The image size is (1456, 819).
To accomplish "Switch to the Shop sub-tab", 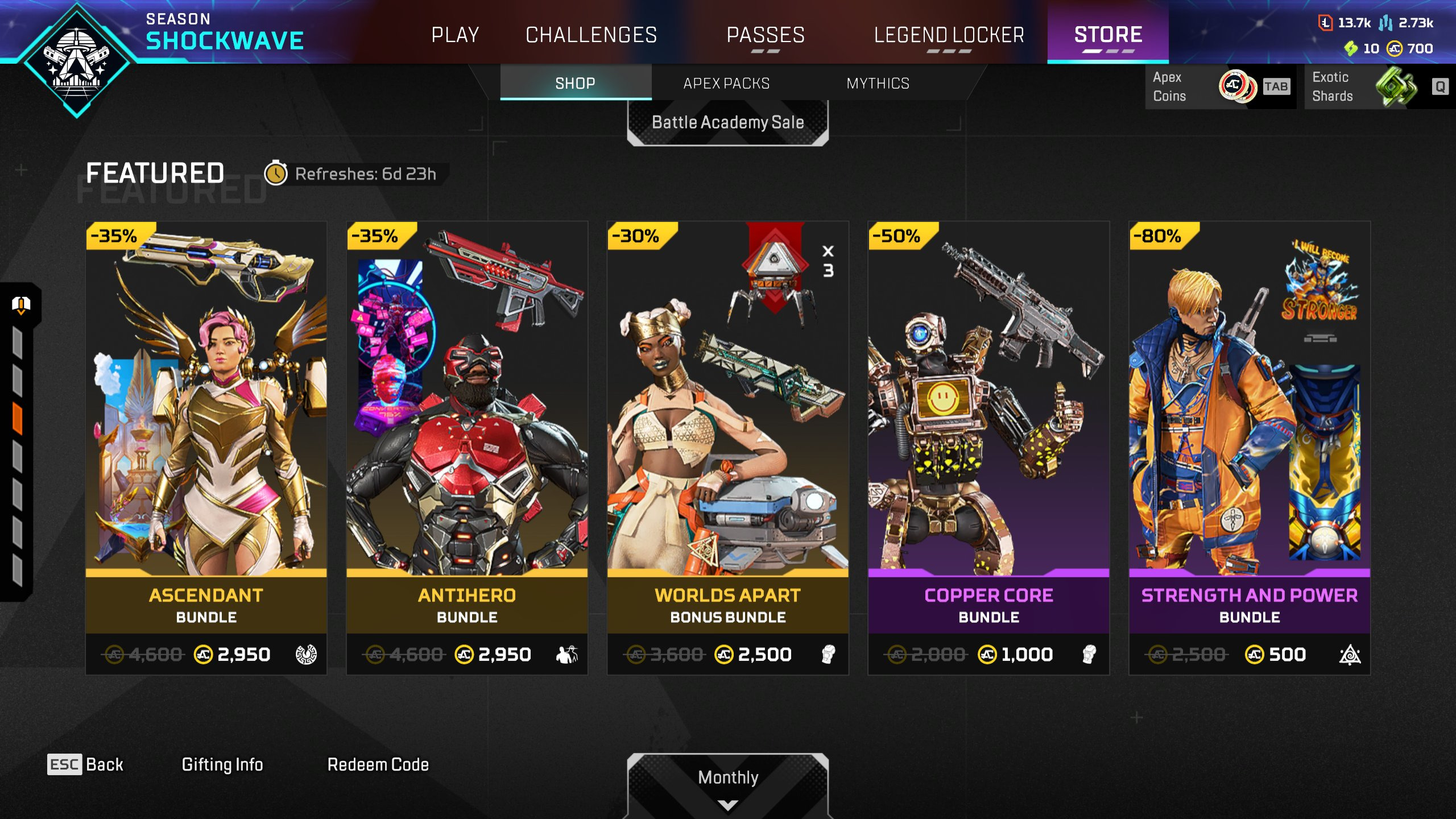I will pos(575,84).
